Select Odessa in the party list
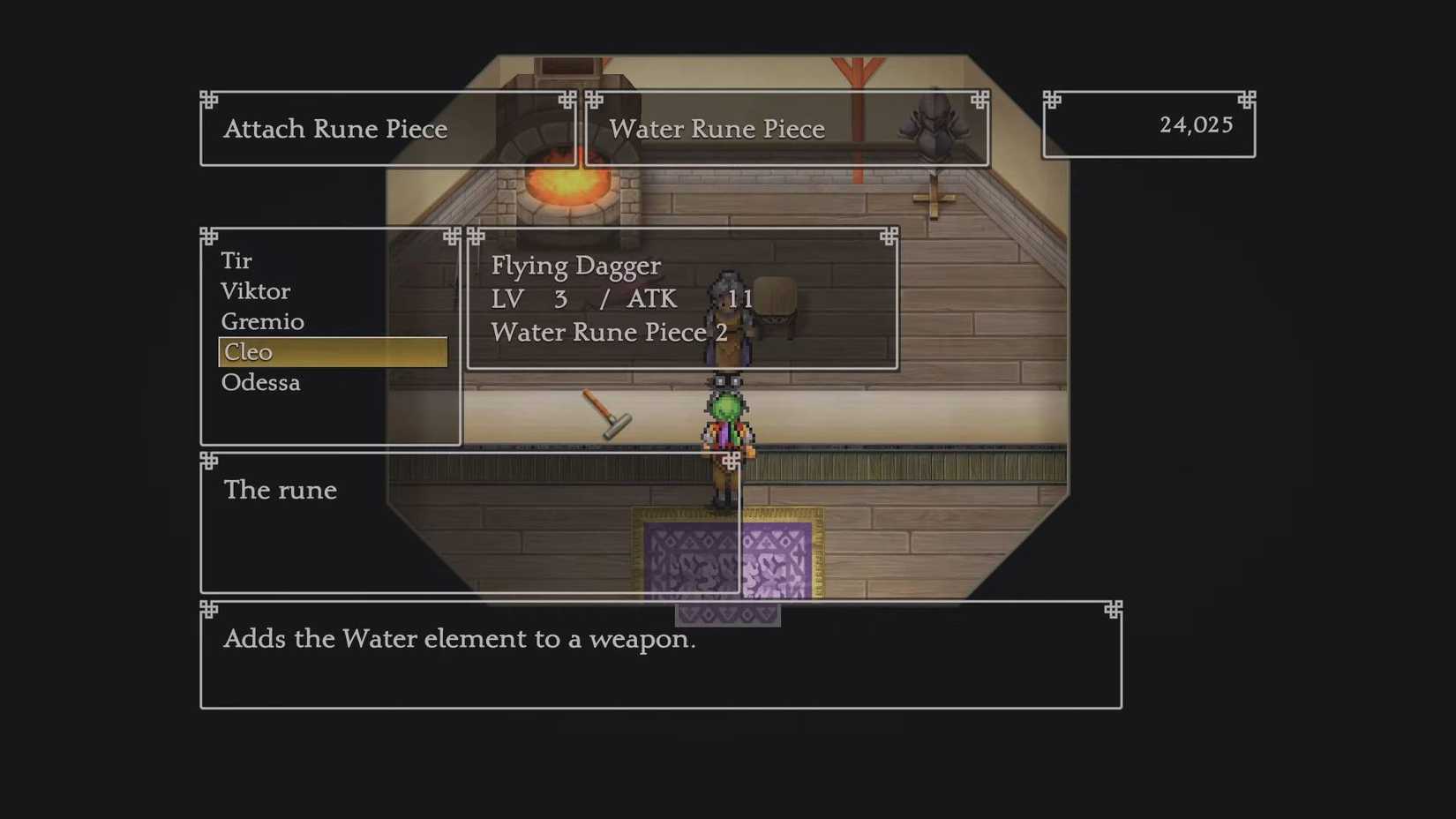Image resolution: width=1456 pixels, height=819 pixels. 260,382
